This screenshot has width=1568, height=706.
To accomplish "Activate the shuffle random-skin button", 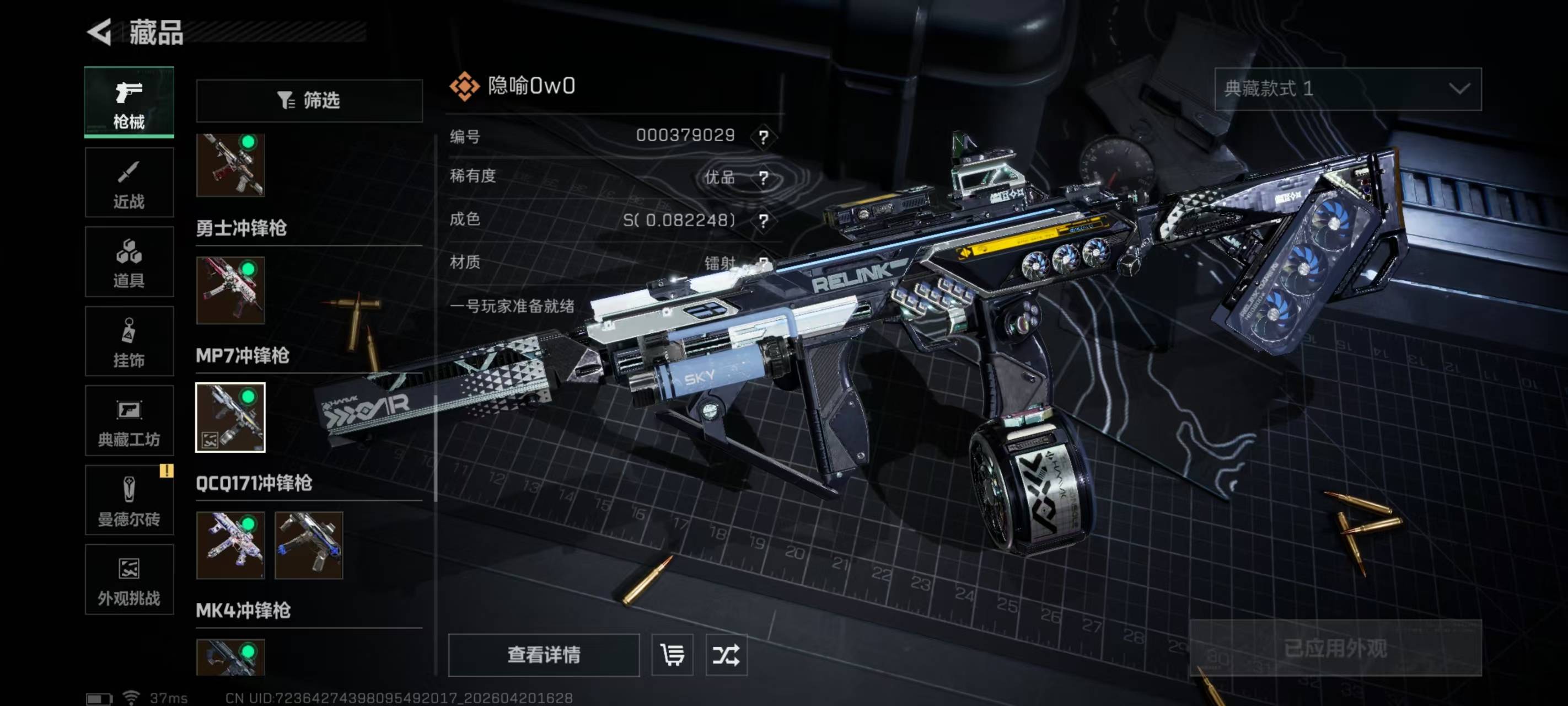I will click(x=726, y=655).
